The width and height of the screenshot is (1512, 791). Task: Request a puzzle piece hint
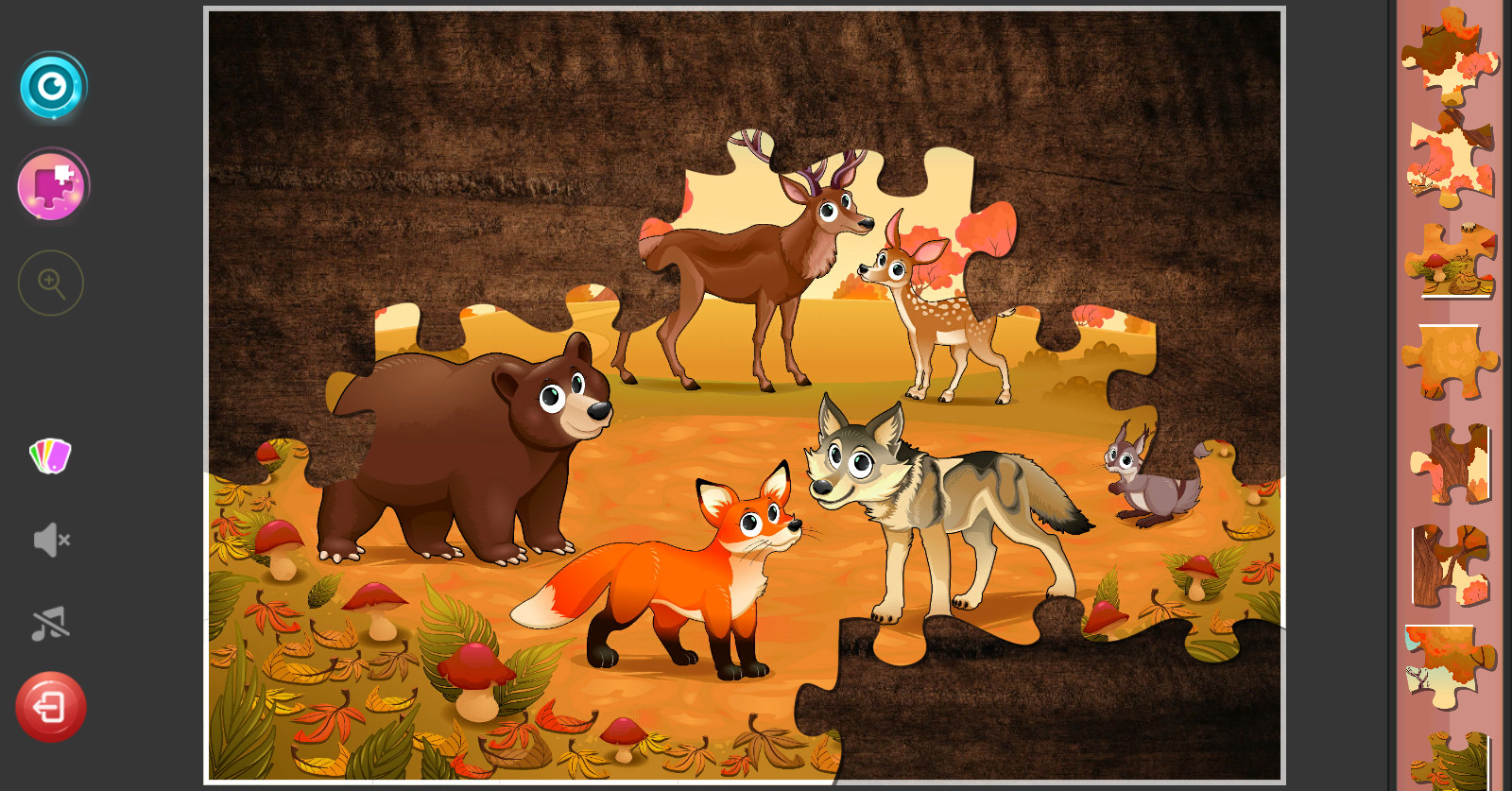tap(52, 185)
